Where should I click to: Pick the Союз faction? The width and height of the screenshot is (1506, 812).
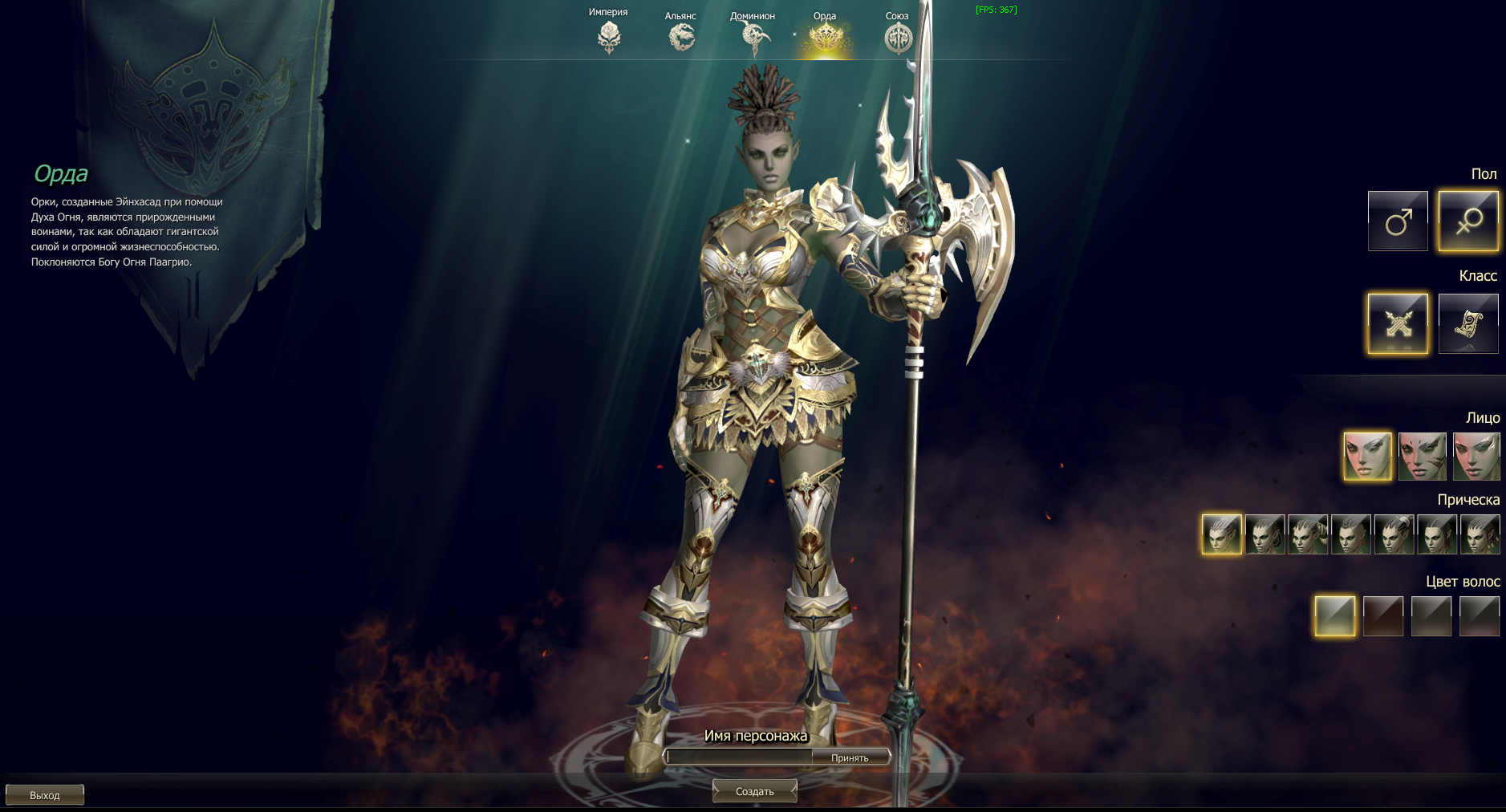(x=898, y=37)
